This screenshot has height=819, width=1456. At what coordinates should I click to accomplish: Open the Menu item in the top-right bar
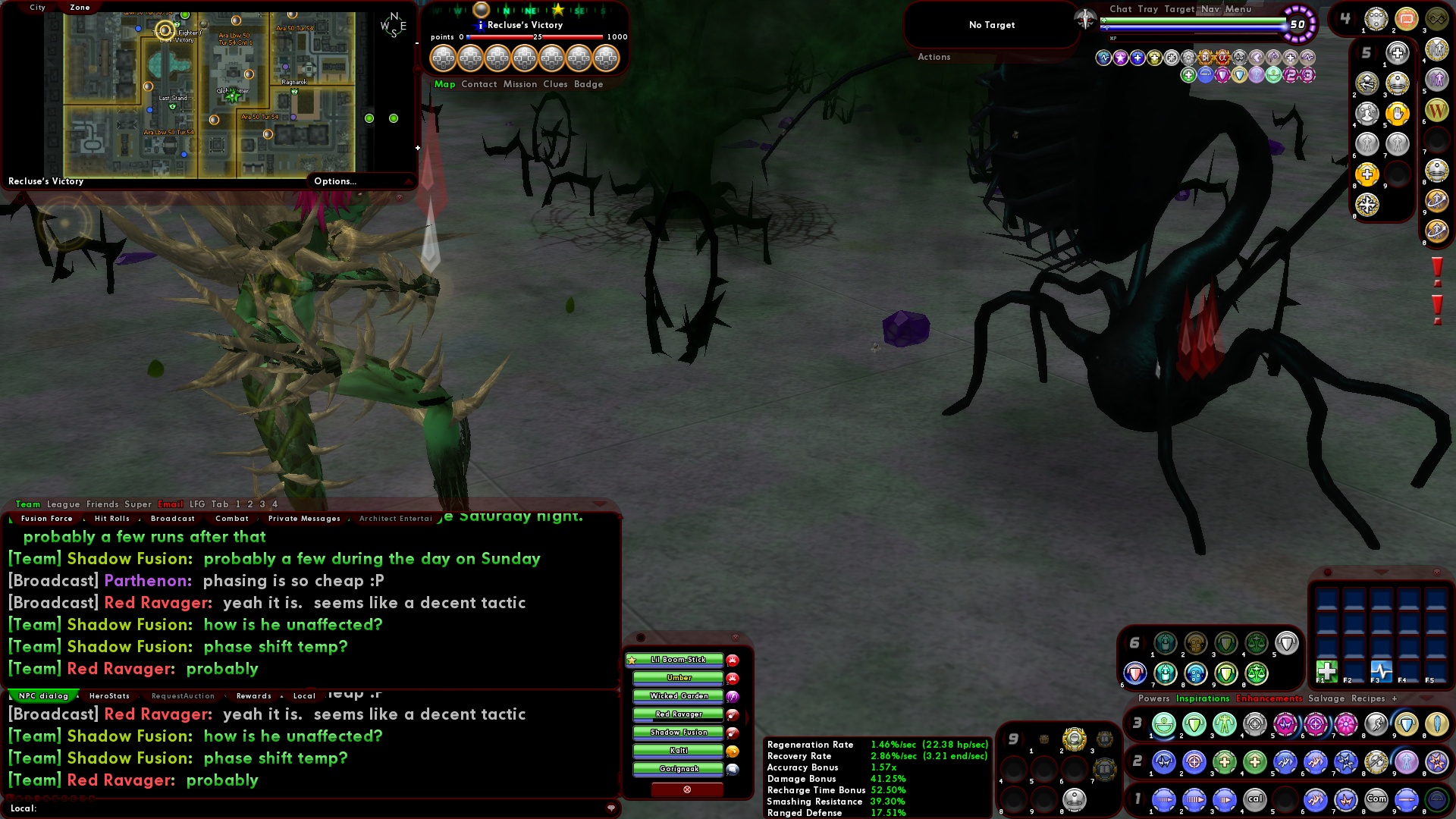1239,9
